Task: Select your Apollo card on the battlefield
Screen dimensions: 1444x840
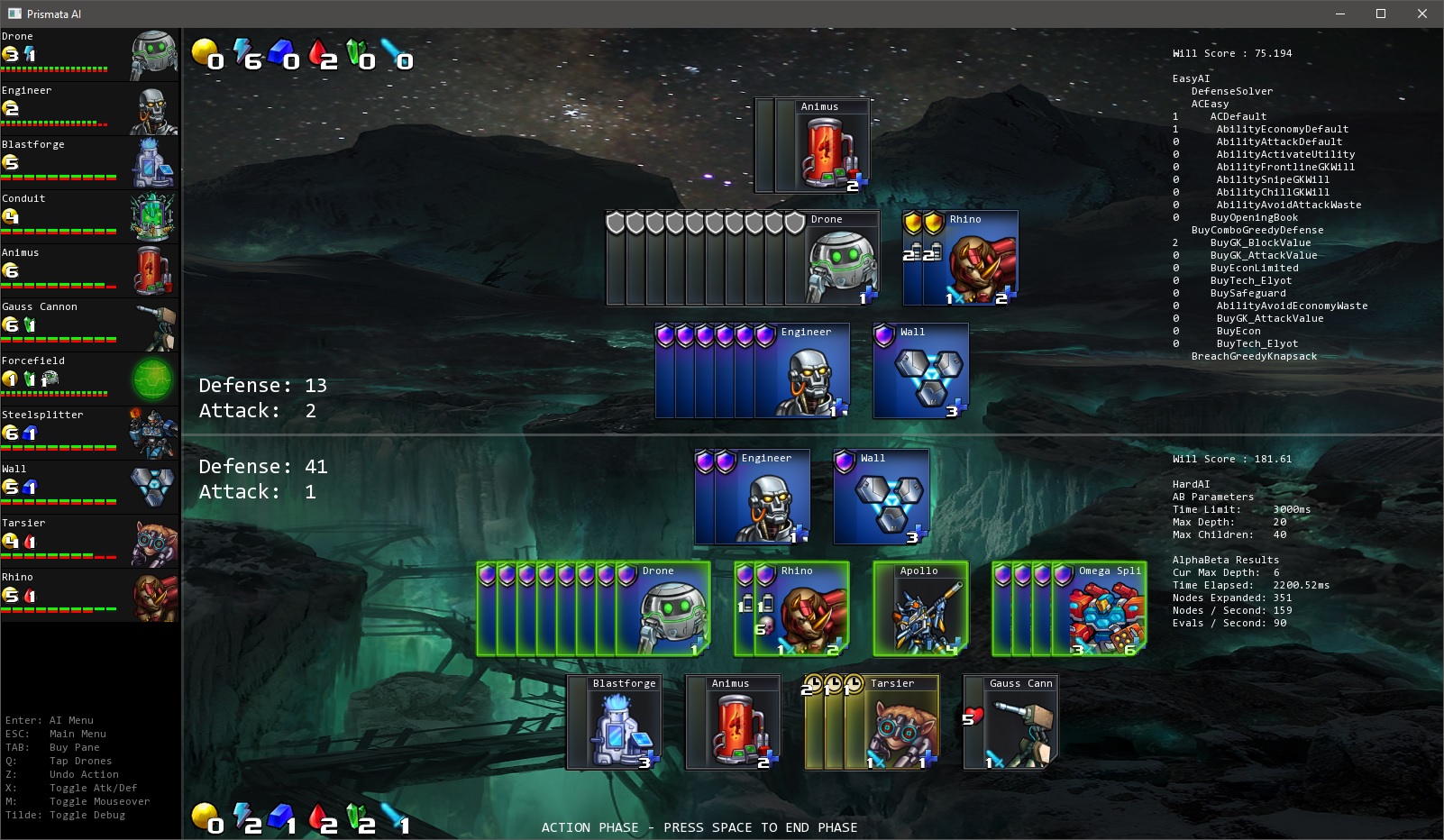Action: [921, 610]
